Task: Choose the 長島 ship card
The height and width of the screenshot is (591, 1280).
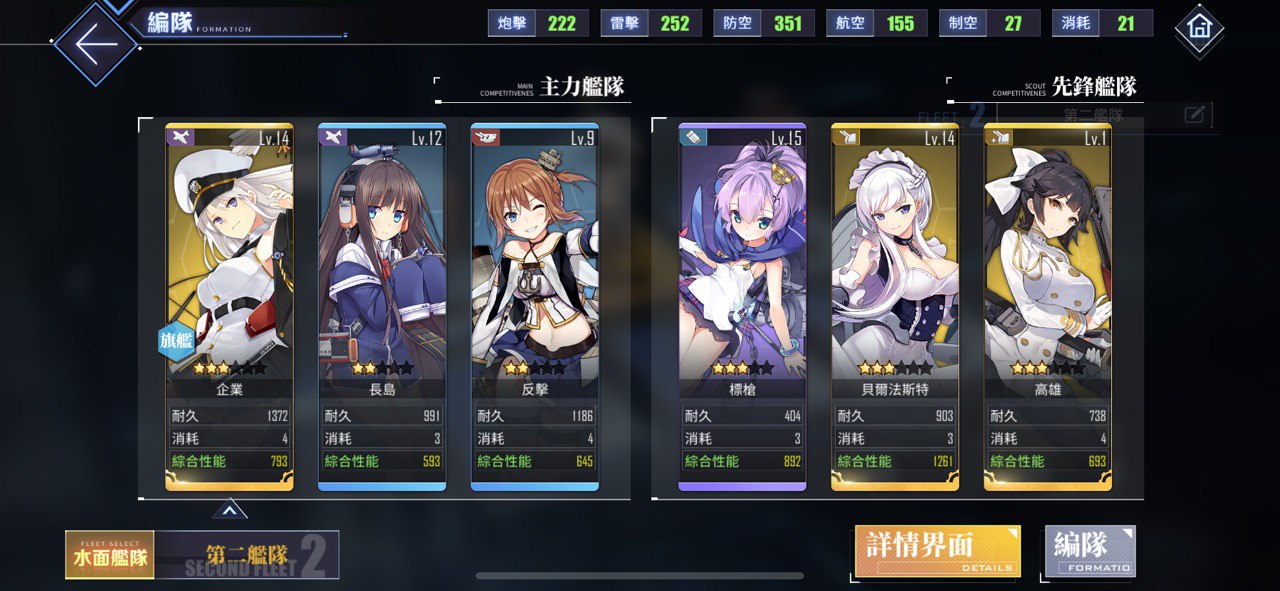Action: coord(382,300)
